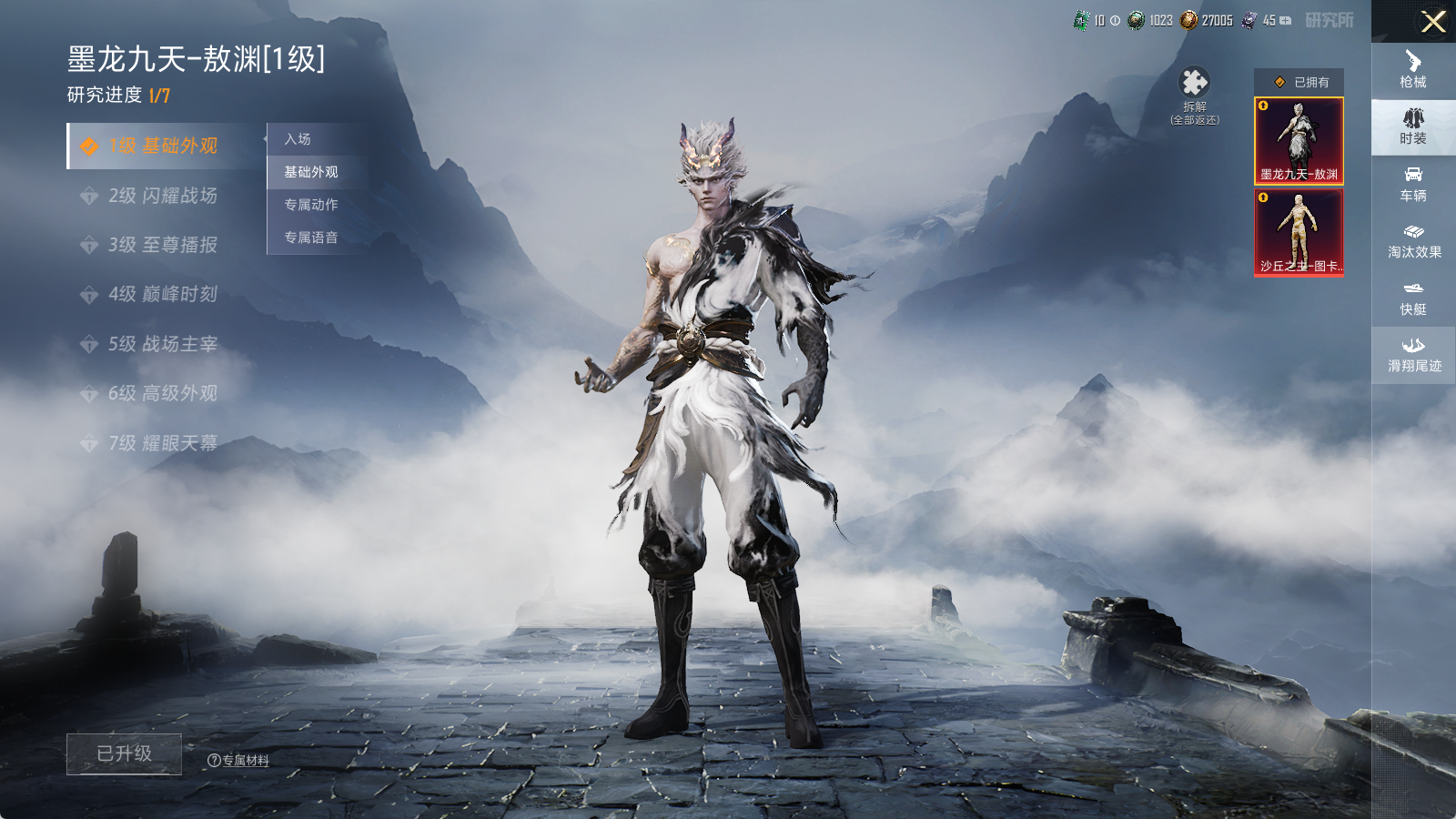Viewport: 1456px width, 819px height.
Task: Open the 车辆 category tab
Action: click(x=1413, y=184)
